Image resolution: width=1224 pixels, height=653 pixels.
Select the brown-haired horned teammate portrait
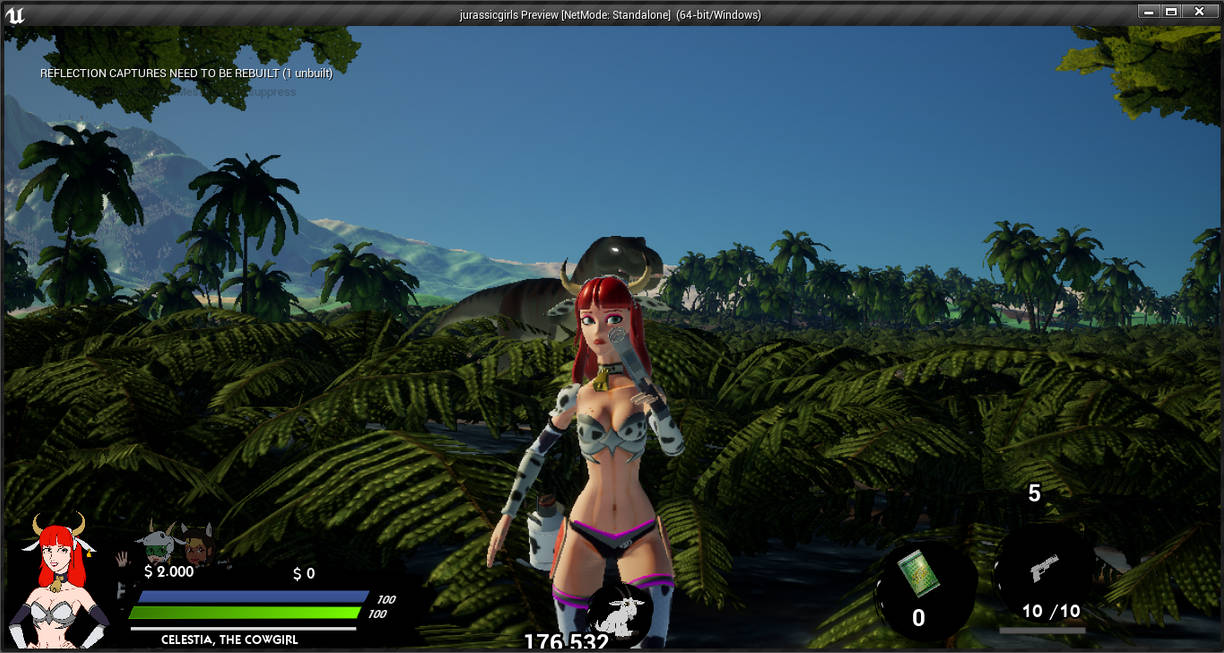tap(198, 544)
